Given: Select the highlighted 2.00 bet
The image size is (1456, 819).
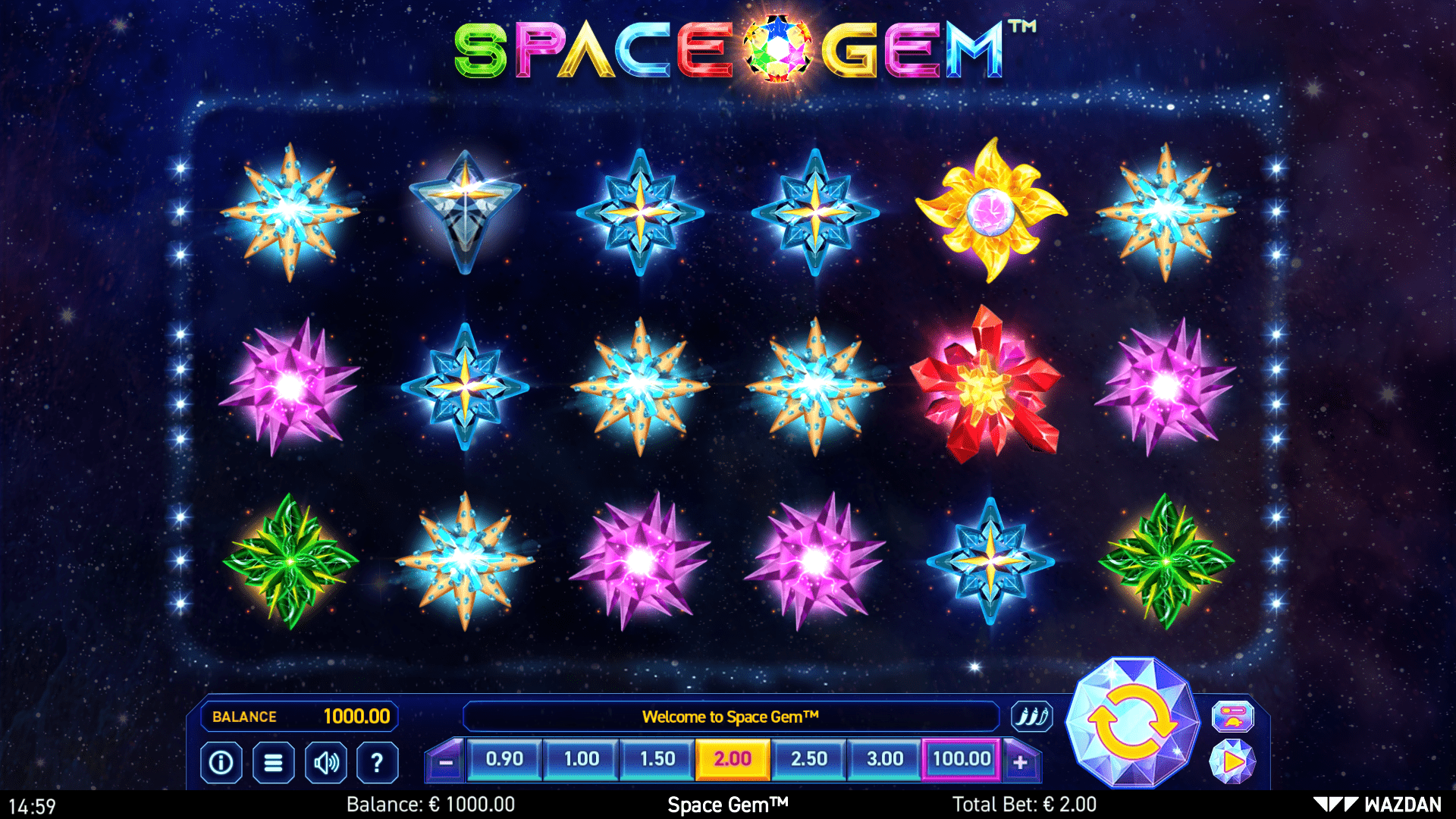Looking at the screenshot, I should coord(733,759).
